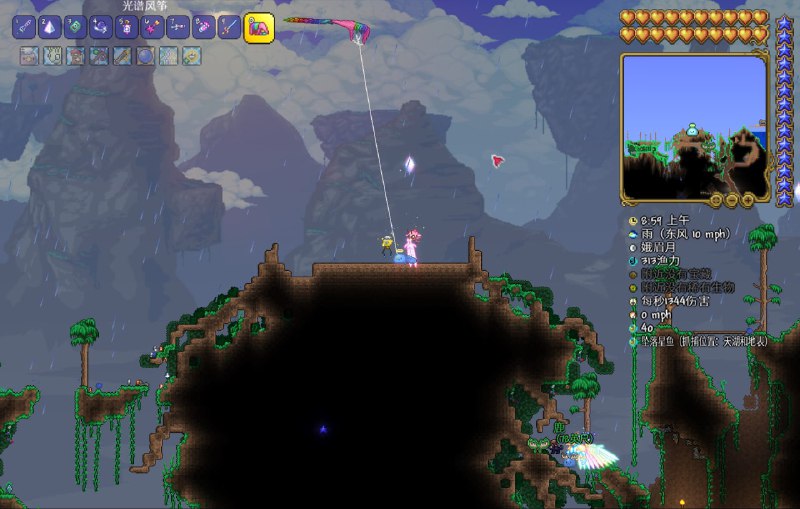Viewport: 800px width, 509px height.
Task: Choose the hotbar slot 5 lantern item
Action: (x=127, y=27)
